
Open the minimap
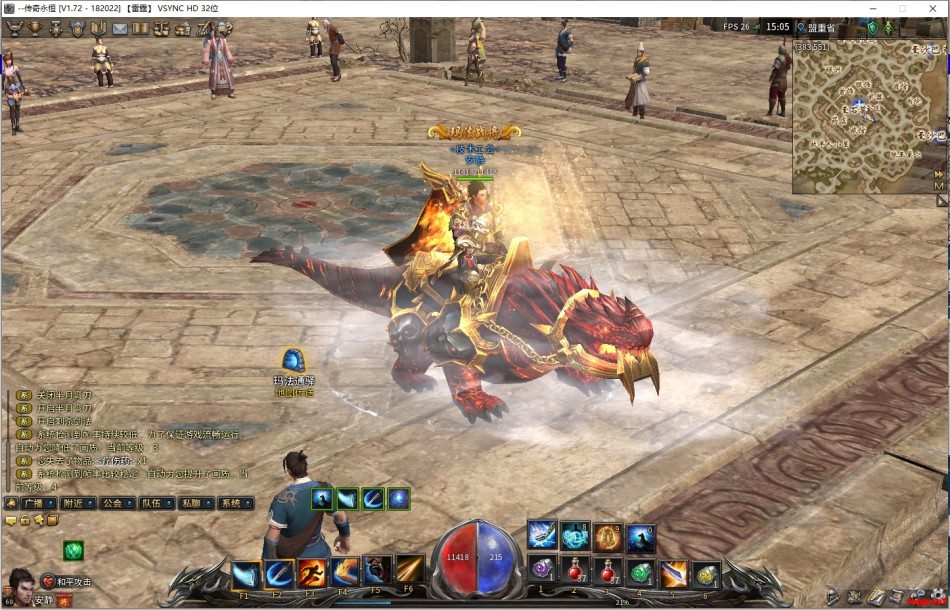point(860,116)
